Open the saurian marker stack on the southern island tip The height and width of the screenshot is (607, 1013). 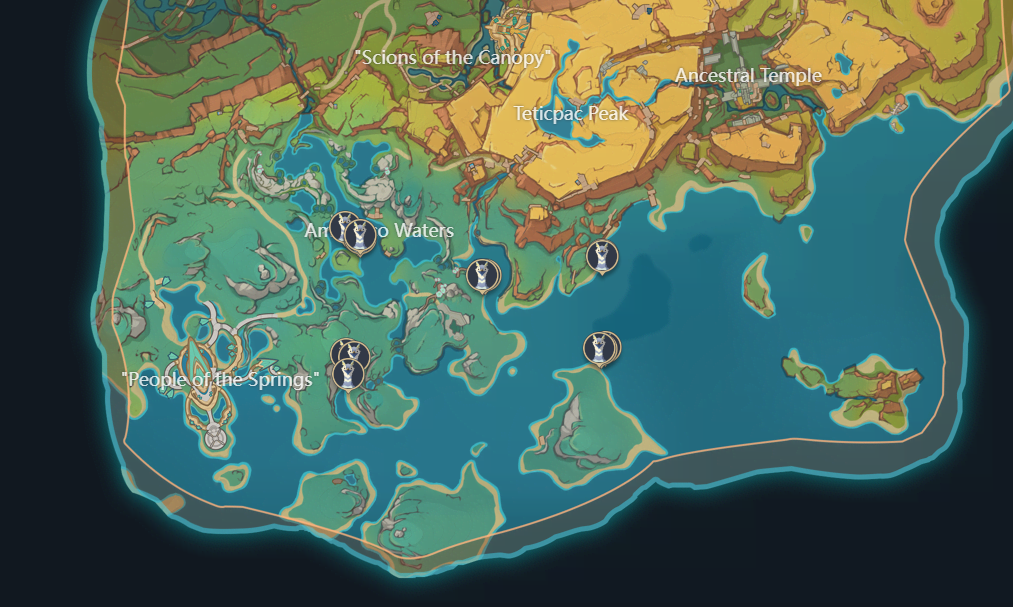pyautogui.click(x=600, y=348)
